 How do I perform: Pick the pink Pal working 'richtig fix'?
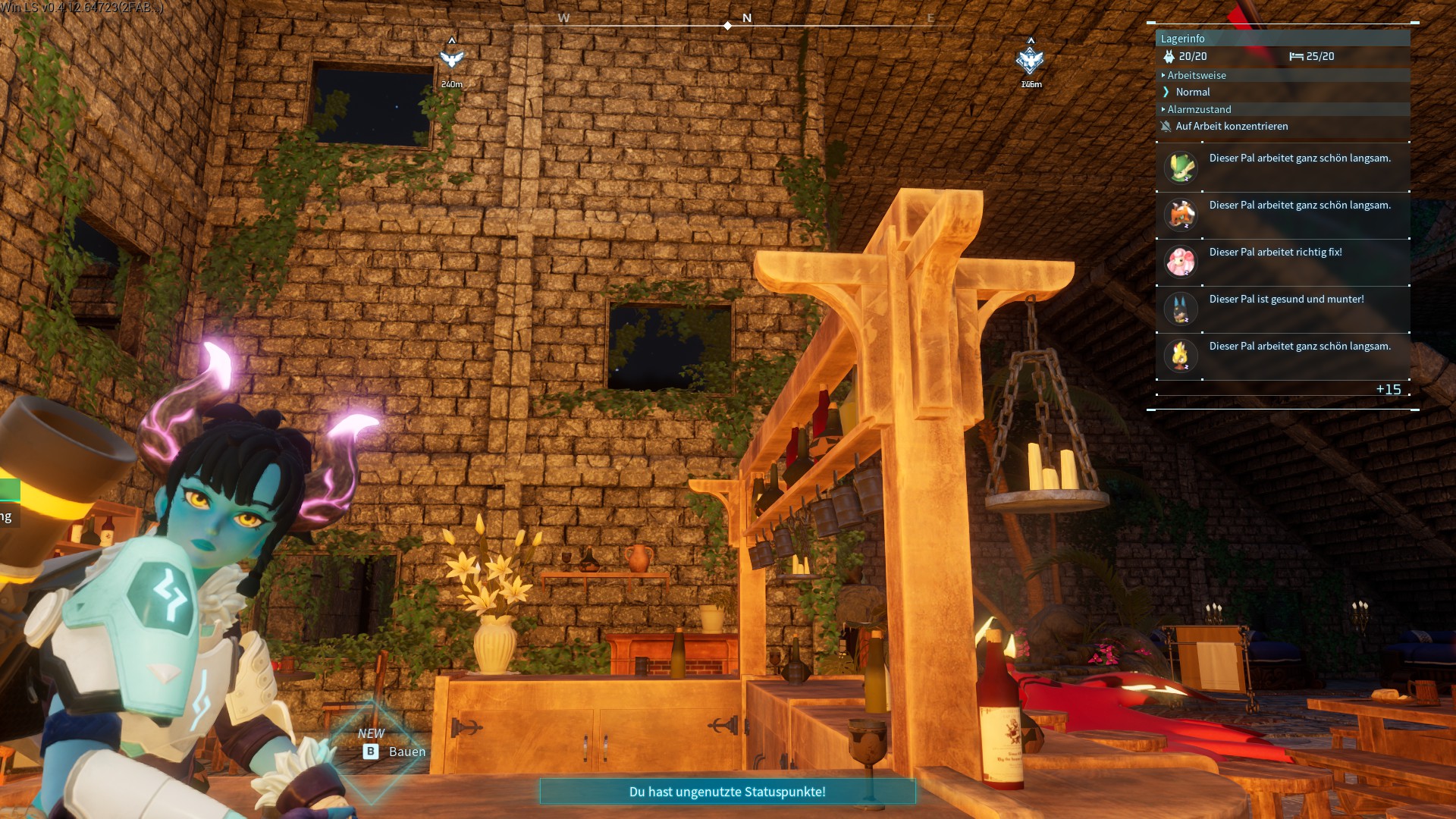[x=1282, y=262]
